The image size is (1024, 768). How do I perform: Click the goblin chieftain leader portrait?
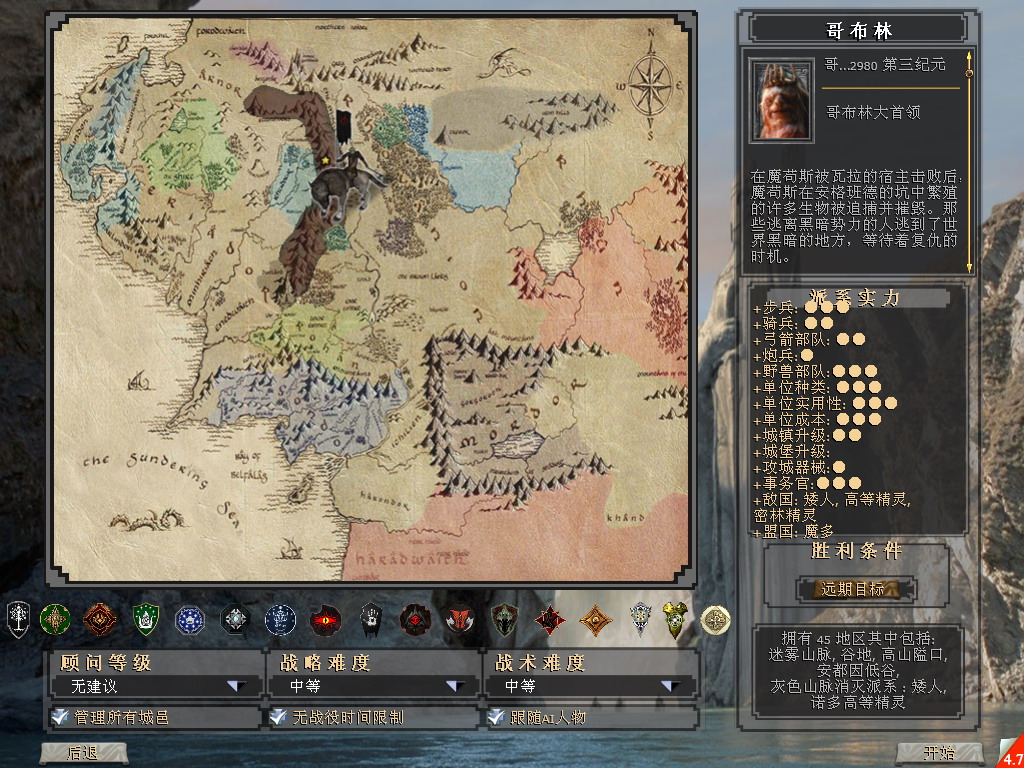[x=781, y=101]
